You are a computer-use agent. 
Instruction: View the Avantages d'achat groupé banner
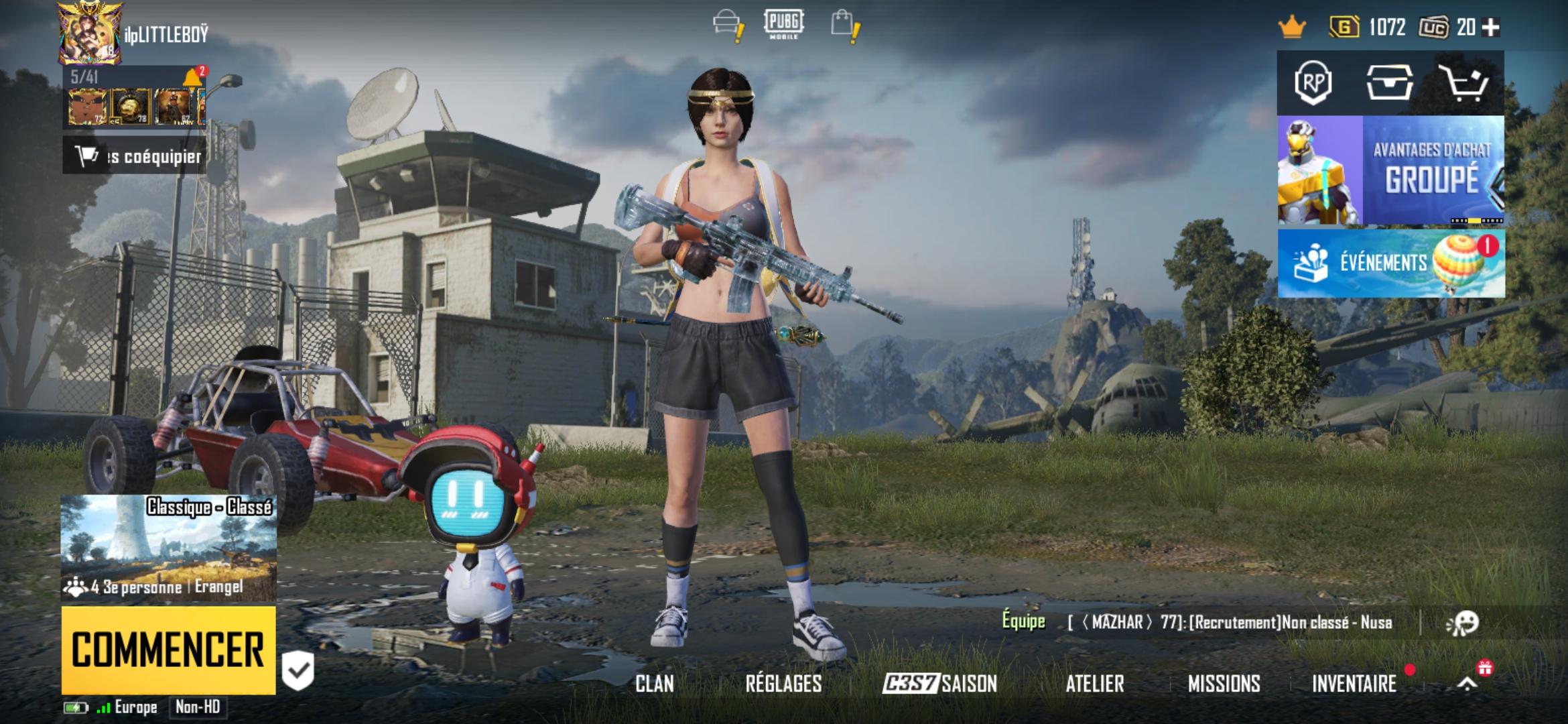1390,170
